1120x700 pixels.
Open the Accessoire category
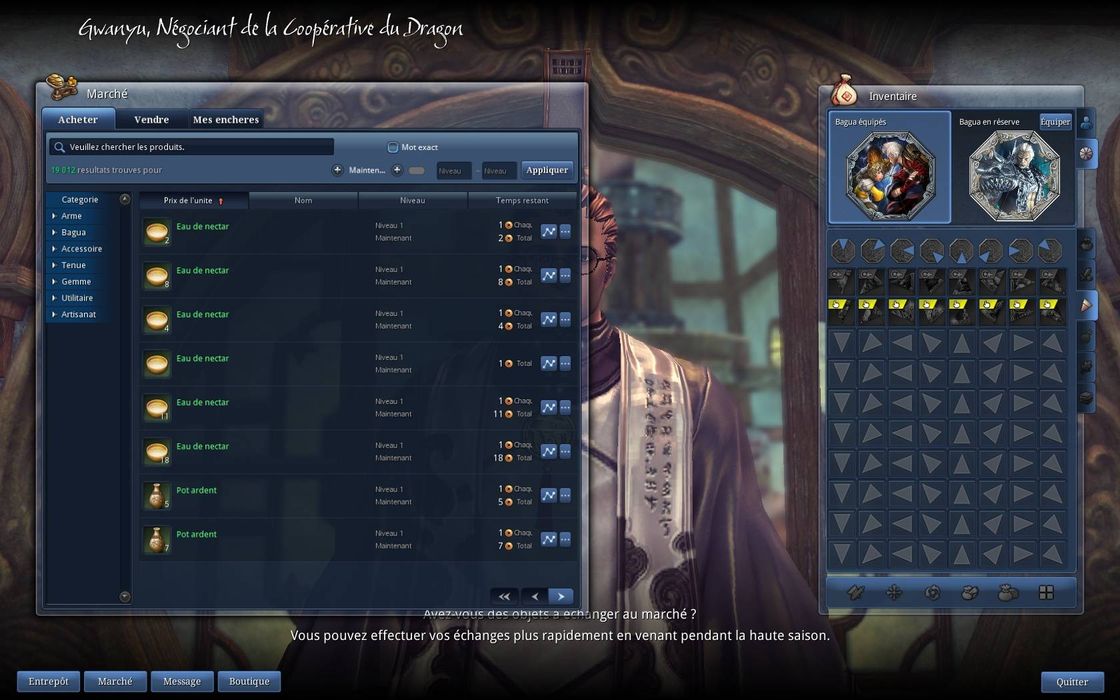(81, 249)
